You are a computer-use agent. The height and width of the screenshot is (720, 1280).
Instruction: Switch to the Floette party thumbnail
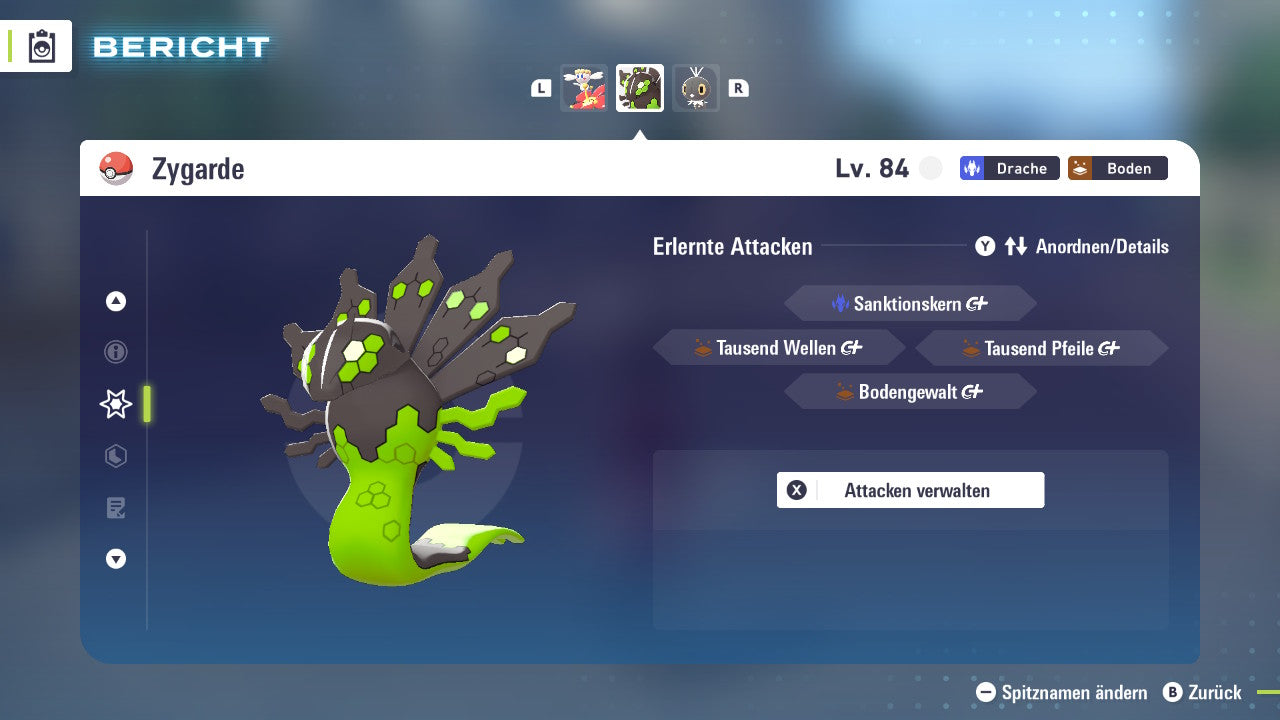coord(584,88)
